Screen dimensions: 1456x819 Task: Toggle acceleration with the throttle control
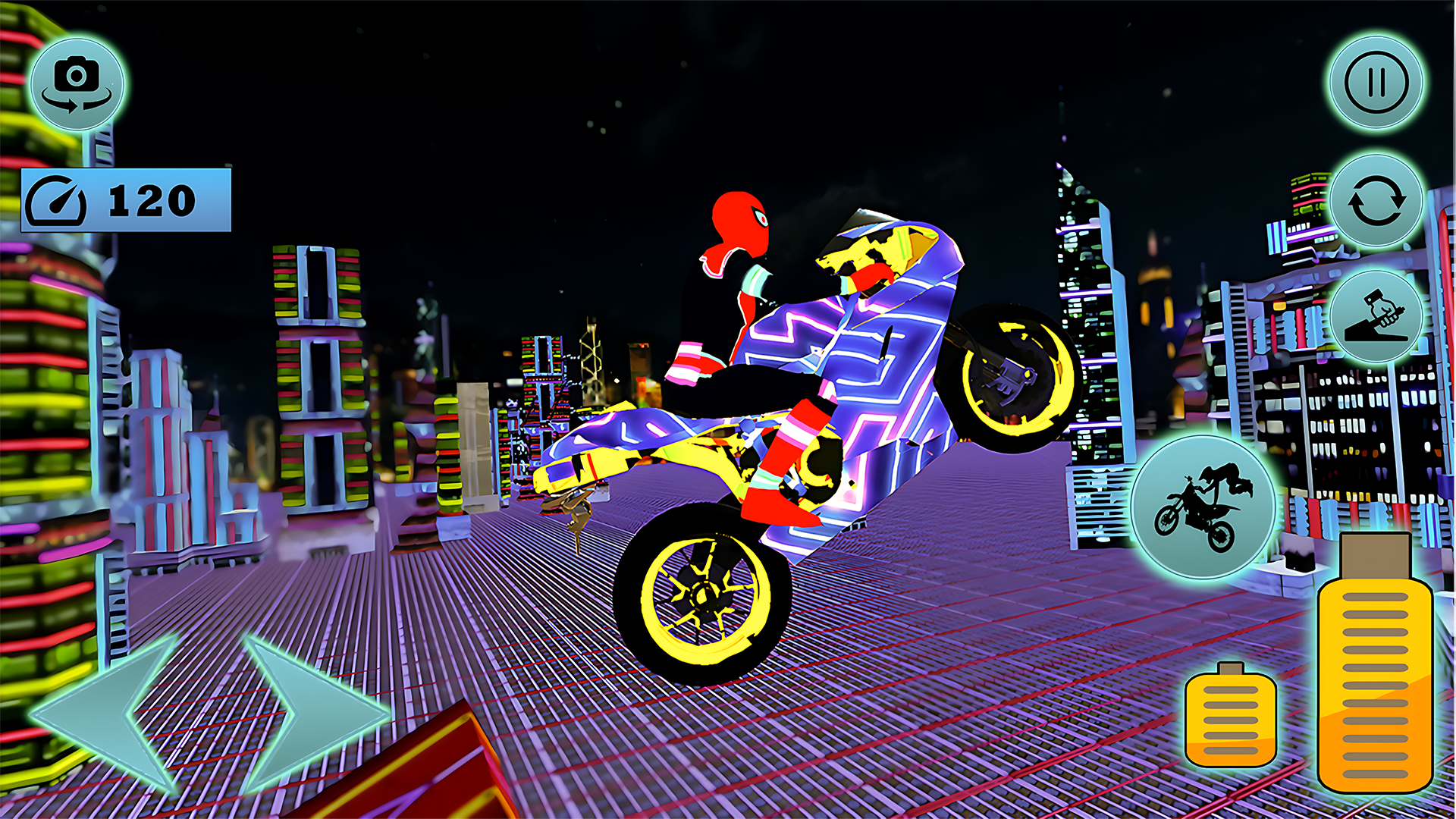click(x=1377, y=315)
